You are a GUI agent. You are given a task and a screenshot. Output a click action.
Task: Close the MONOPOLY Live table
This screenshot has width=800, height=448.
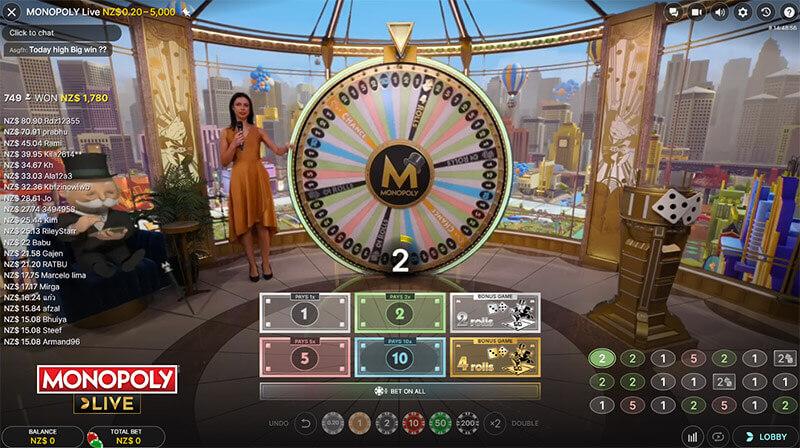tap(11, 11)
